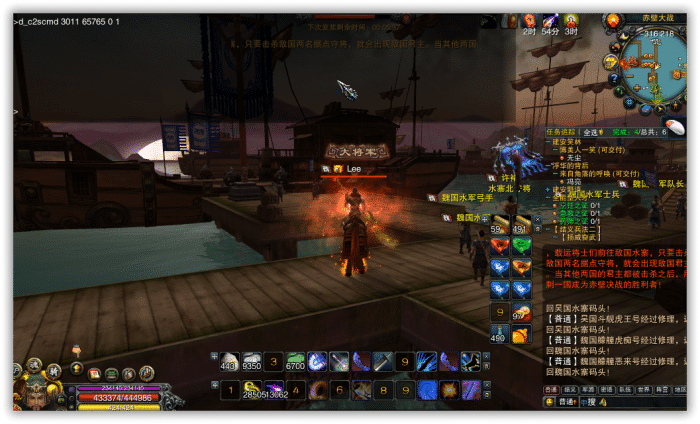Click the gold round button above the minimap
The image size is (700, 424).
pyautogui.click(x=611, y=19)
